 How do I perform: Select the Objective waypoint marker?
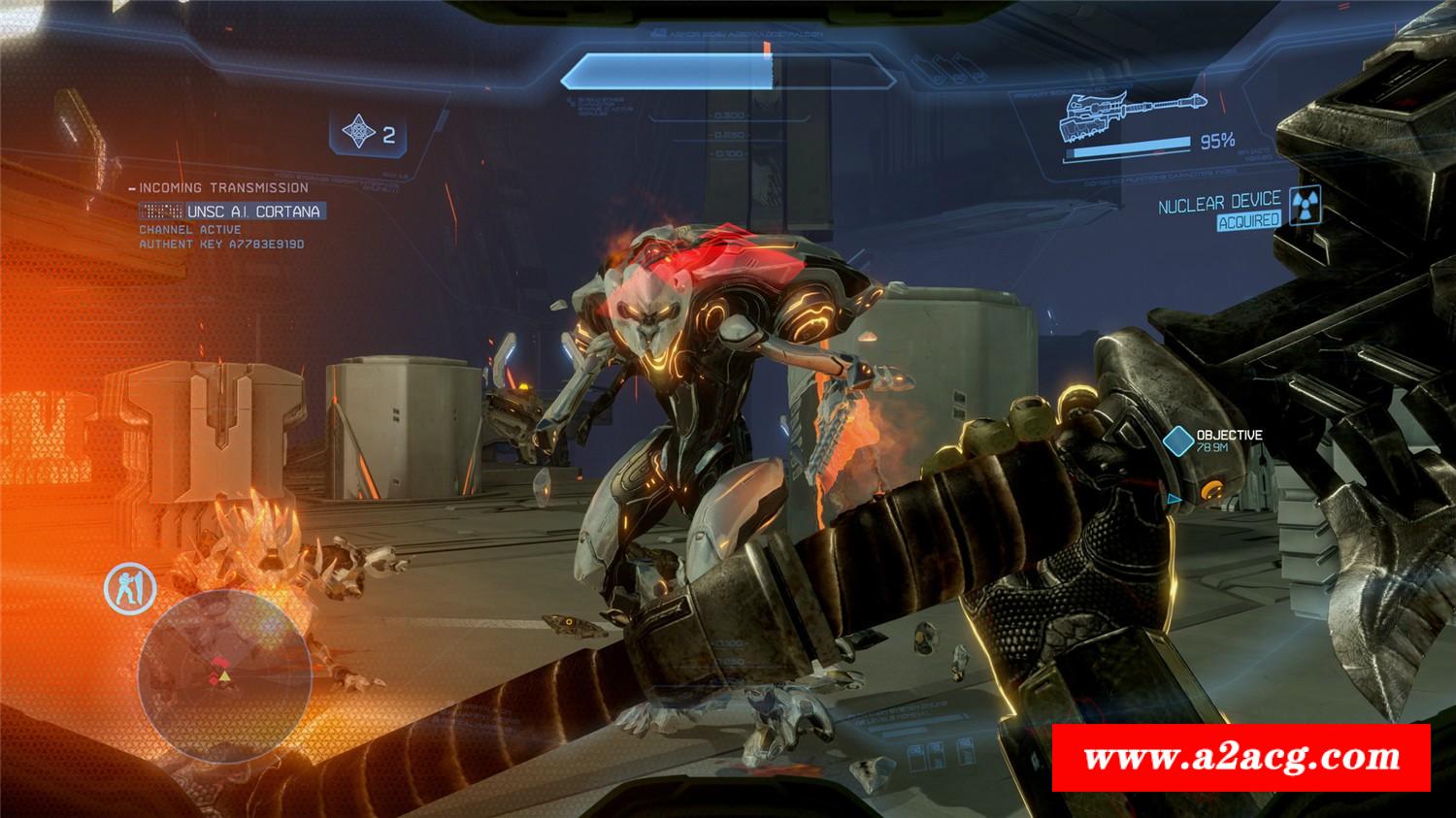tap(1178, 442)
